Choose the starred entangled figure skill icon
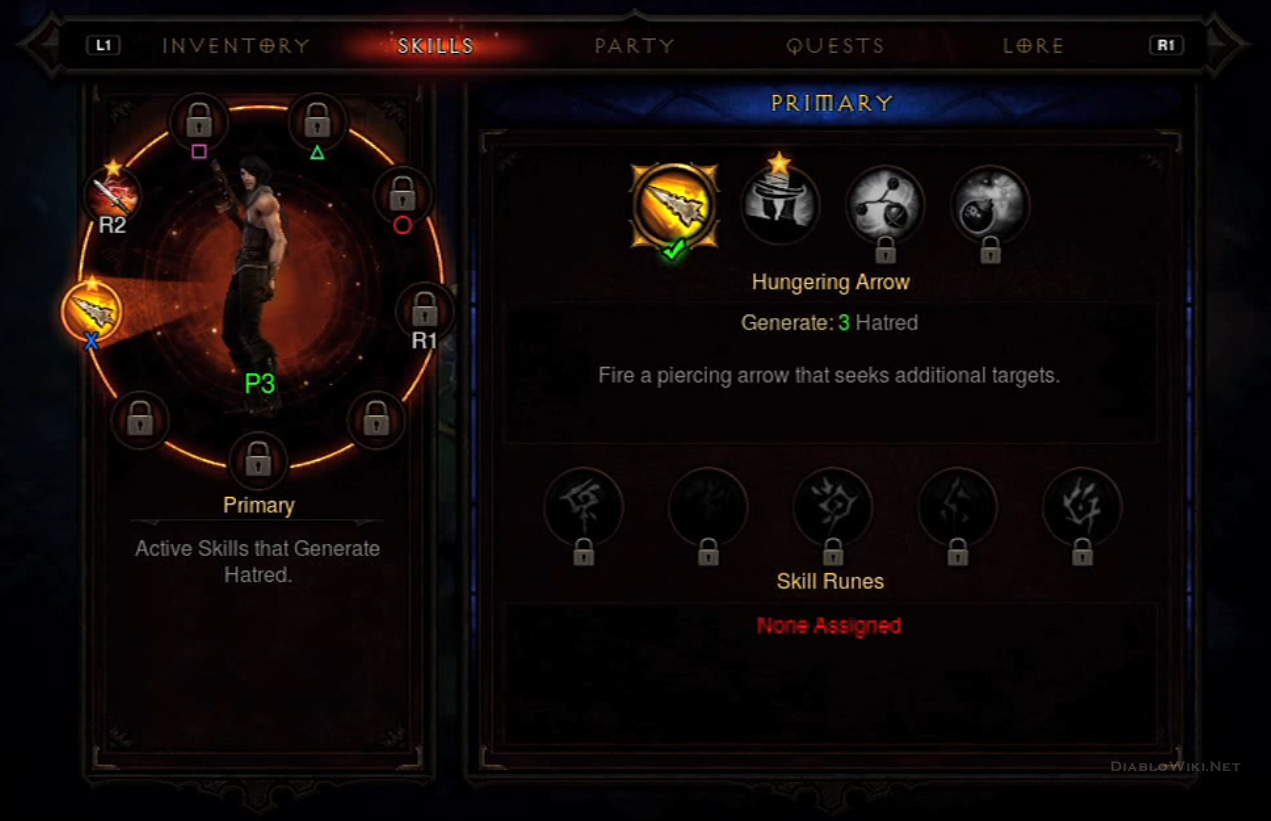1271x821 pixels. pos(780,205)
